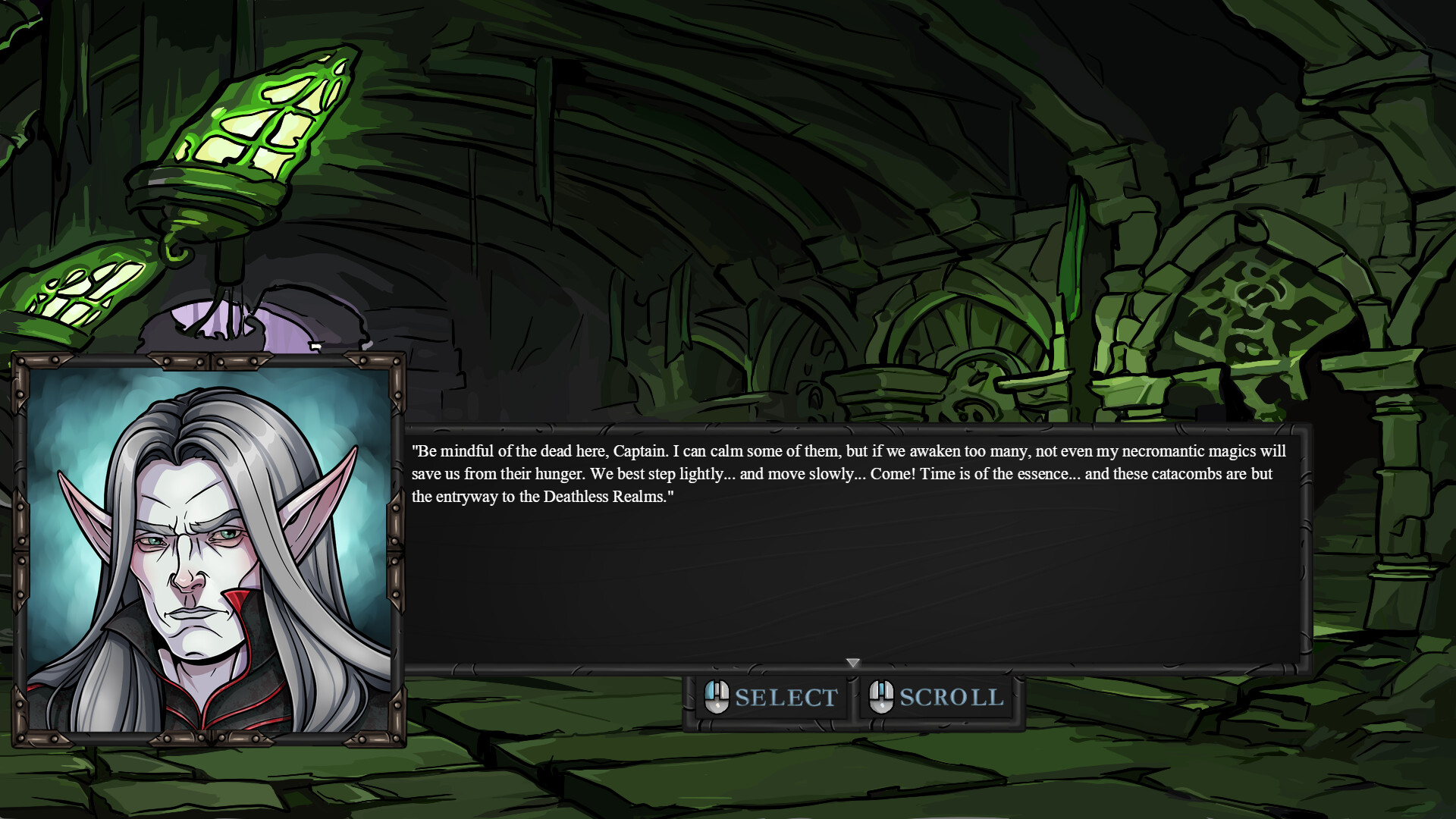1456x819 pixels.
Task: Click the SCROLL label text
Action: click(950, 696)
